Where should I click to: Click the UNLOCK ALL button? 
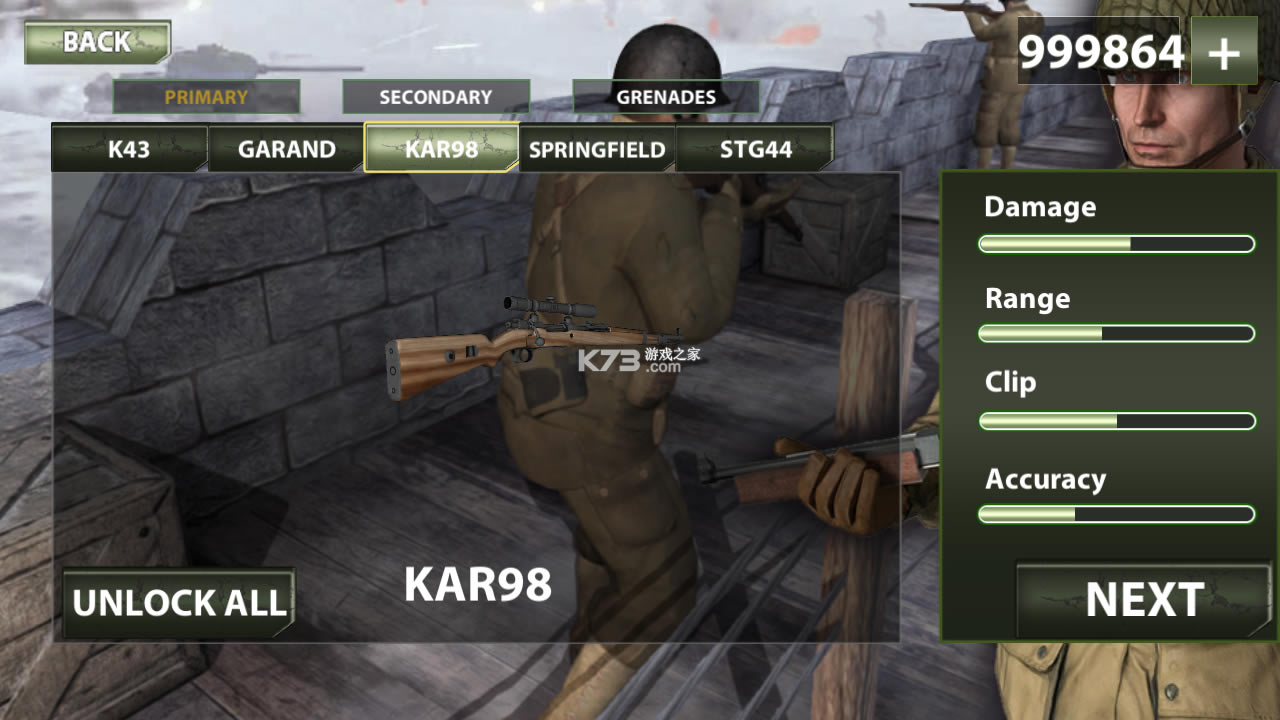click(179, 603)
